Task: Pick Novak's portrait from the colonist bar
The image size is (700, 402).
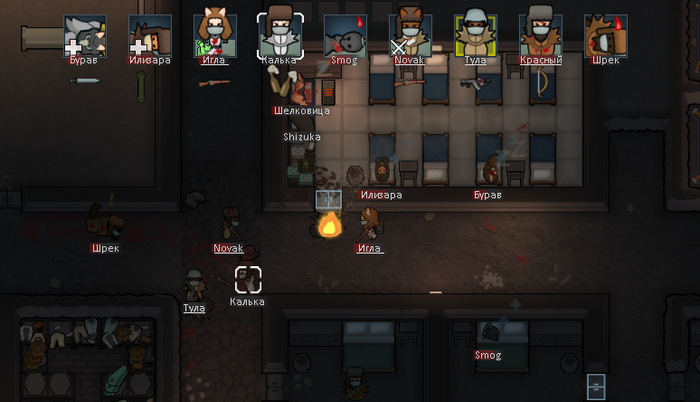Action: tap(410, 35)
